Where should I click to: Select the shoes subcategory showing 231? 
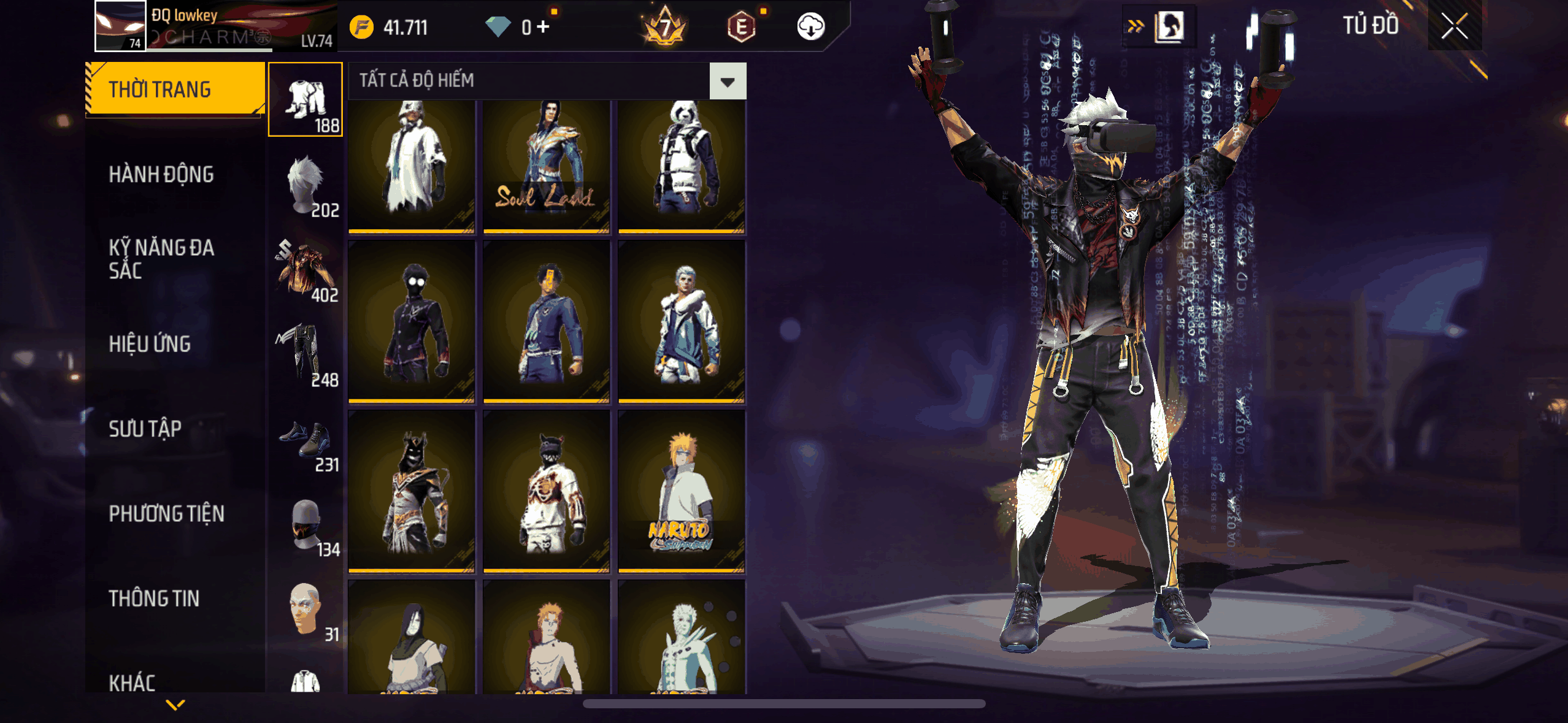coord(306,439)
